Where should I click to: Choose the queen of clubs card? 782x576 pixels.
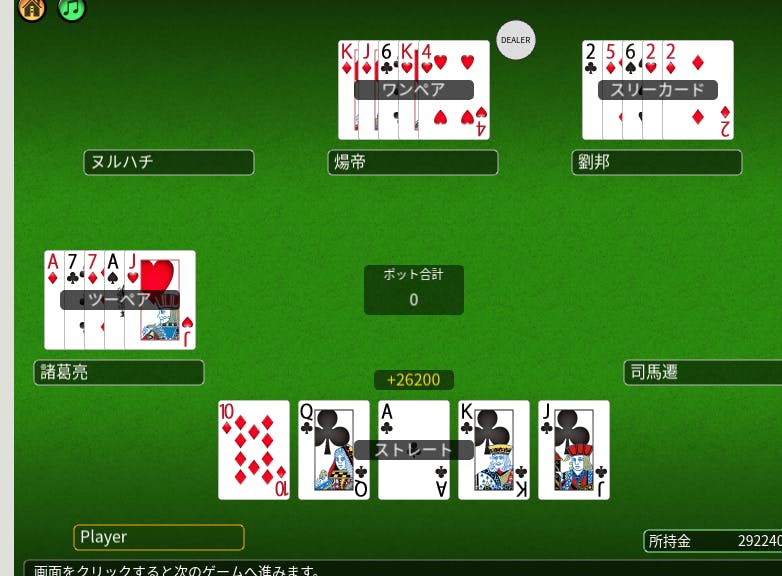(334, 450)
